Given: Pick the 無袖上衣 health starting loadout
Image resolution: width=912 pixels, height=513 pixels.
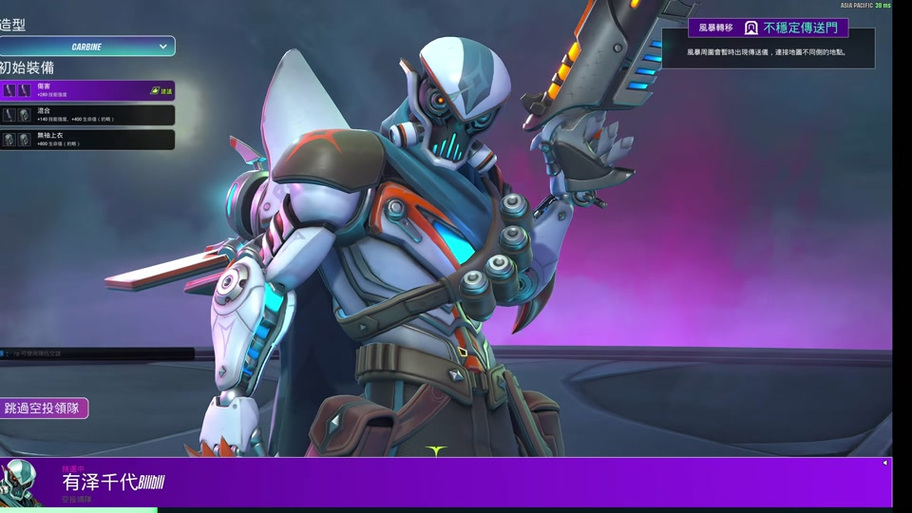Looking at the screenshot, I should point(87,140).
